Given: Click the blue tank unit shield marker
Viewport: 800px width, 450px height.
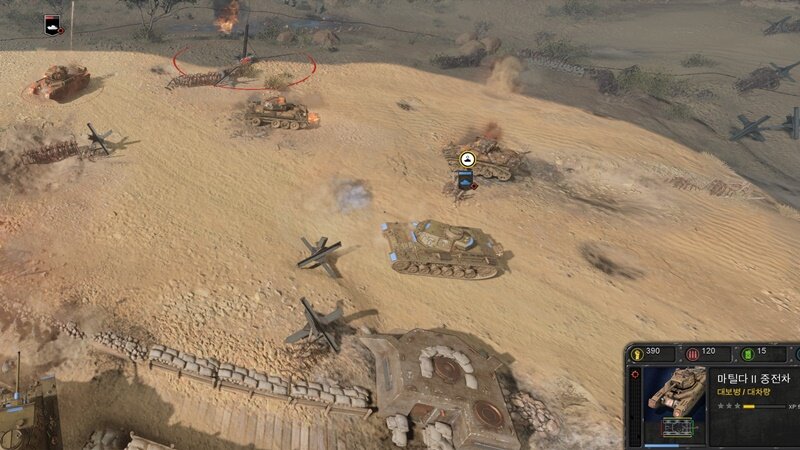Looking at the screenshot, I should coord(465,178).
